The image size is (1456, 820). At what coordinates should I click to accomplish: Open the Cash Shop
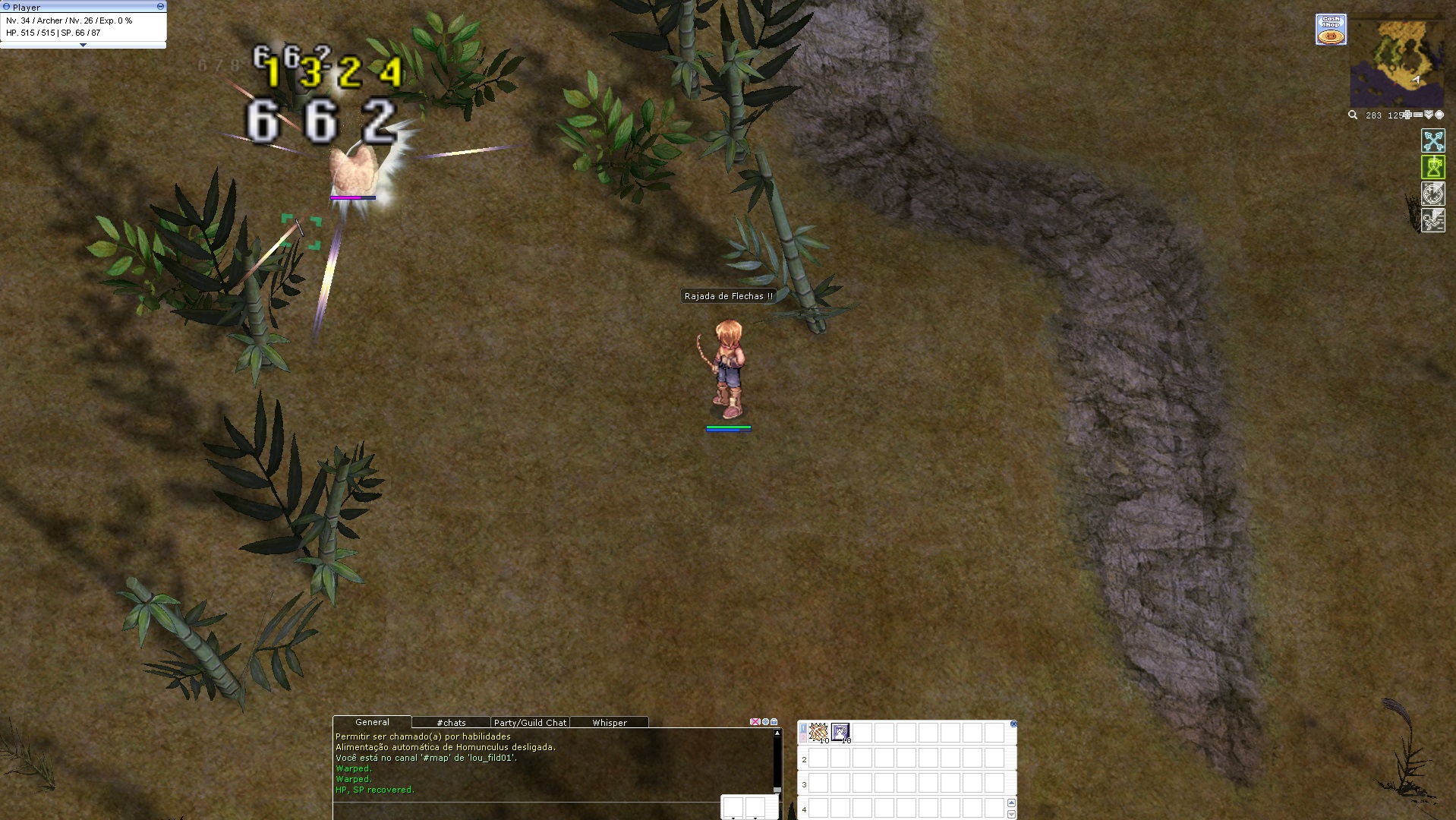[x=1331, y=30]
